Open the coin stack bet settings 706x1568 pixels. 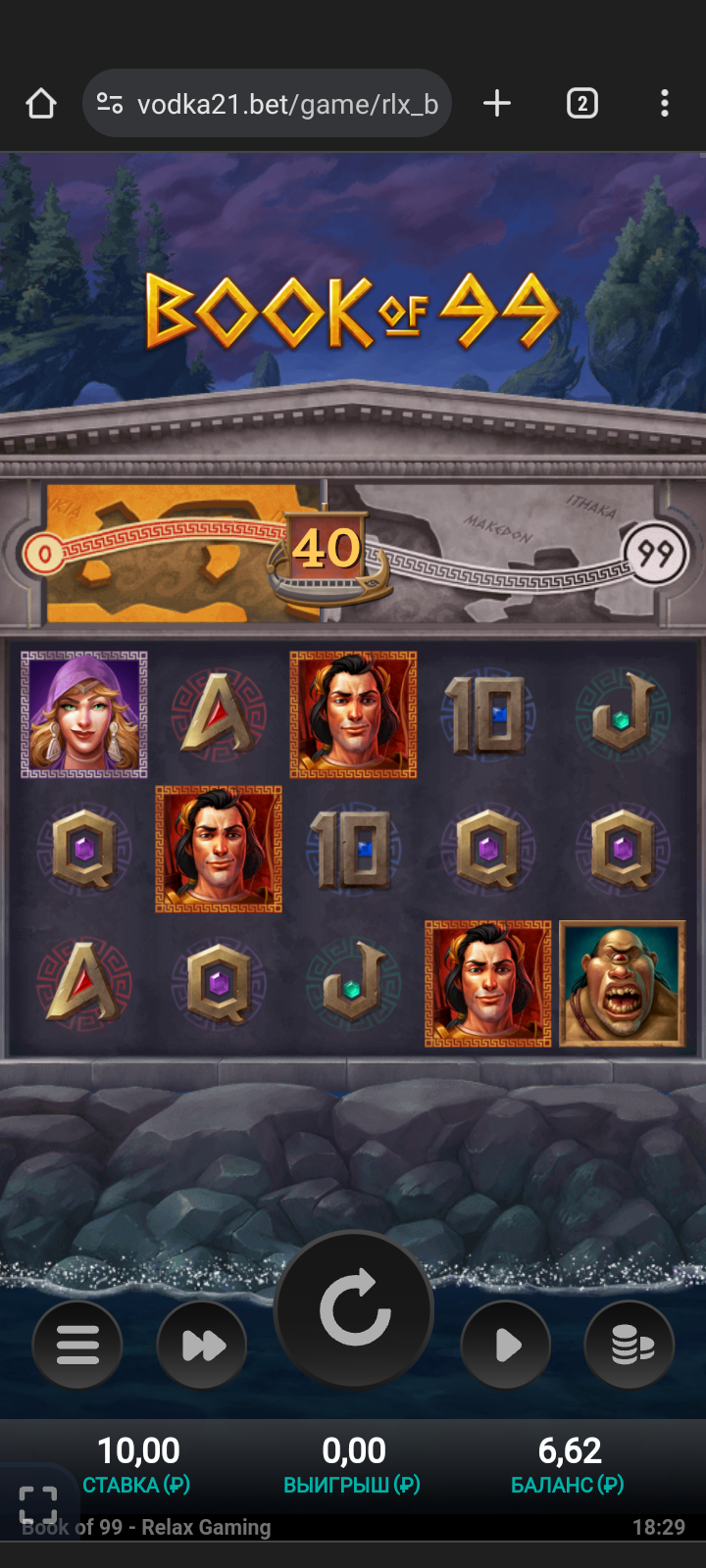pyautogui.click(x=630, y=1345)
